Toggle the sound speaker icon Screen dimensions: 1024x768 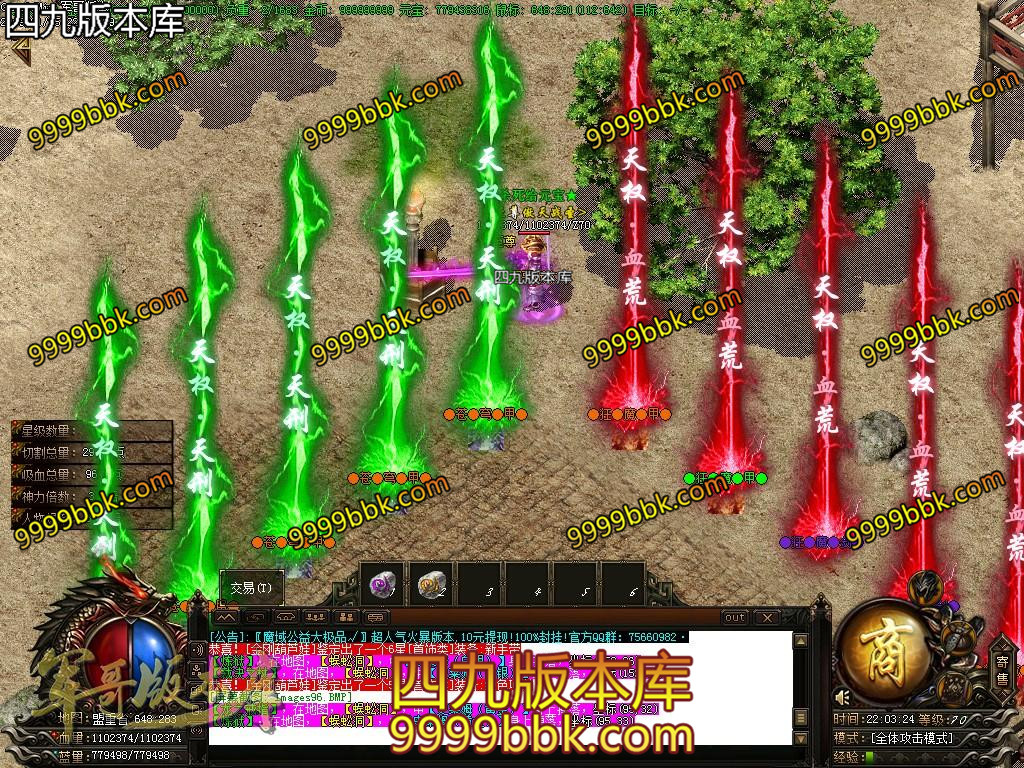pos(844,697)
